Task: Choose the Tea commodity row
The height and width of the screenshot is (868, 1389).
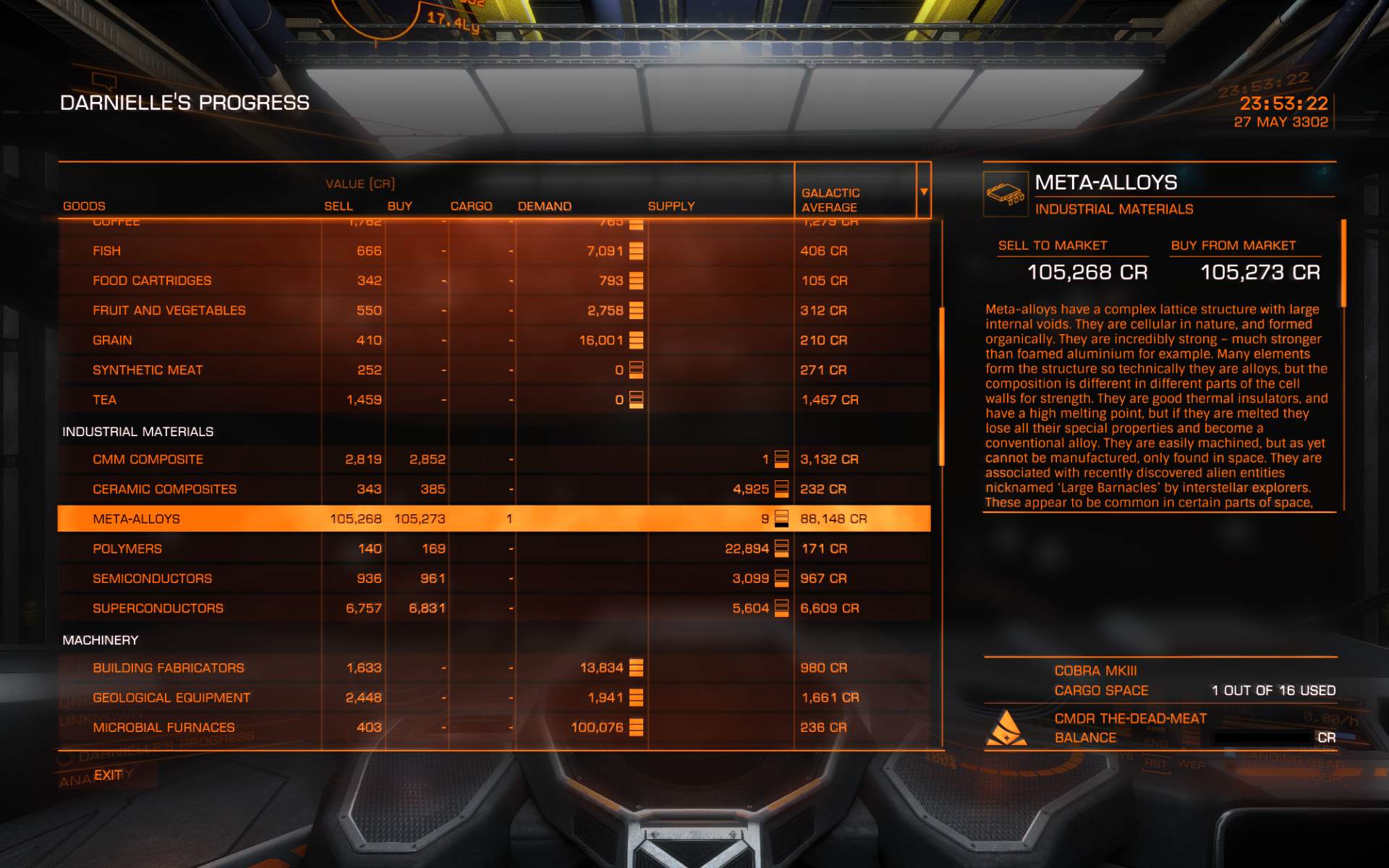Action: pyautogui.click(x=104, y=400)
